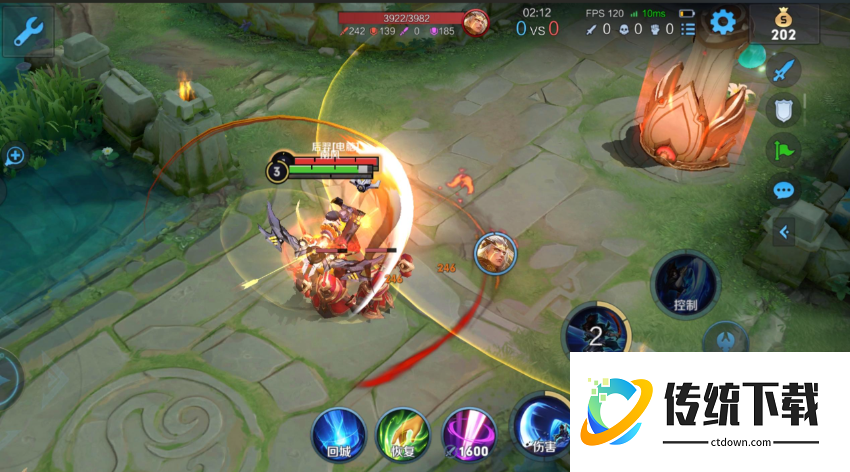
Task: Show the scoreboard list icon
Action: pyautogui.click(x=688, y=29)
